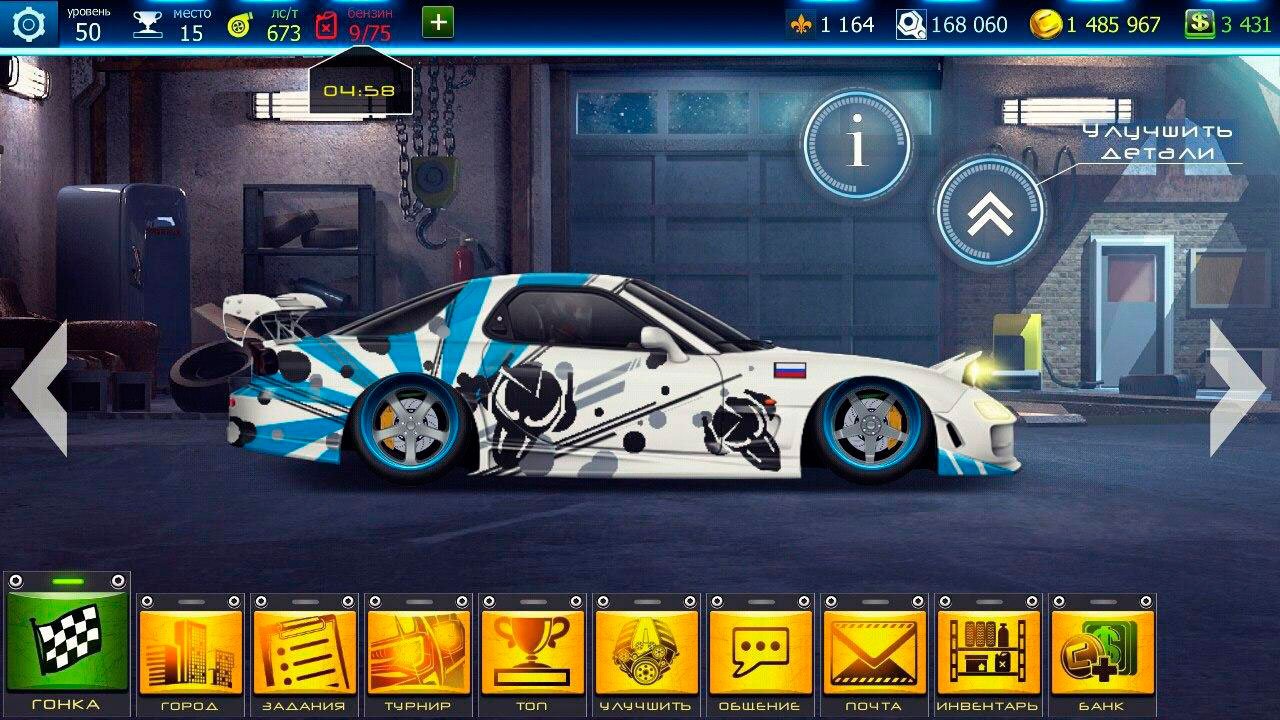View the ТОП leaderboard
Viewport: 1280px width, 720px height.
coord(532,652)
